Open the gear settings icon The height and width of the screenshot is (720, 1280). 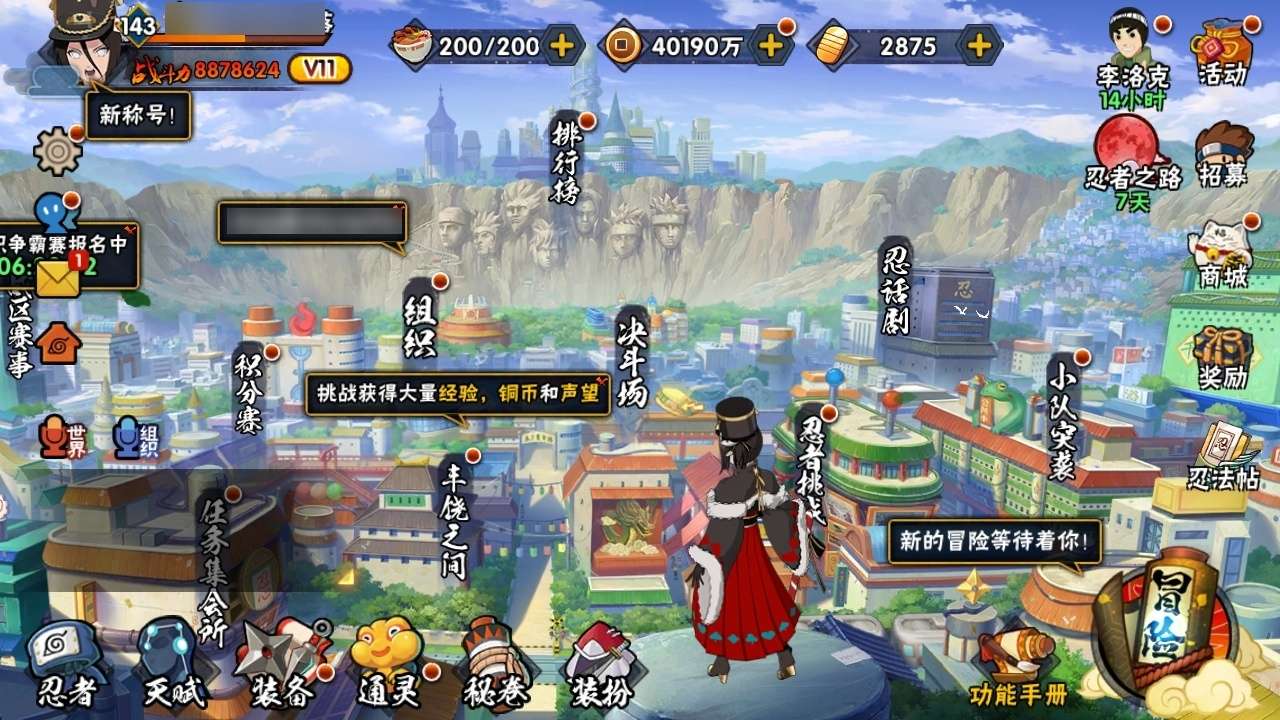(x=57, y=151)
